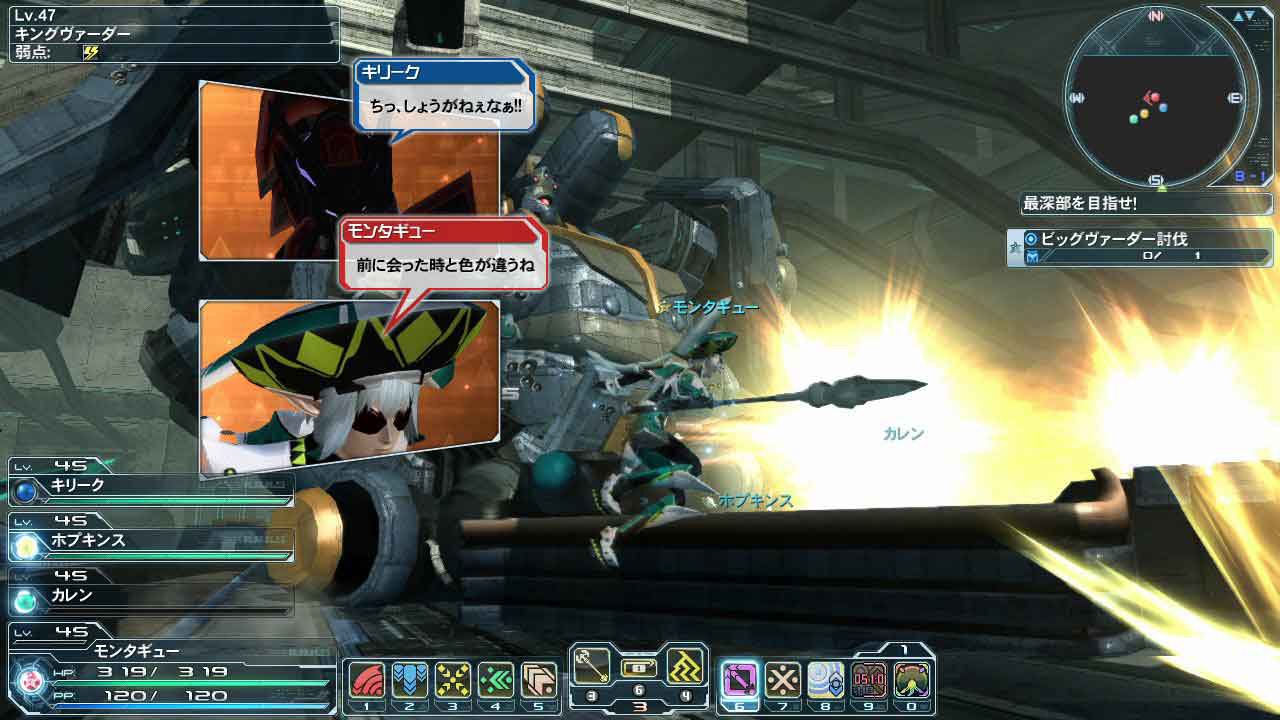
Task: Expand the minimap using the up arrow
Action: pyautogui.click(x=1239, y=15)
